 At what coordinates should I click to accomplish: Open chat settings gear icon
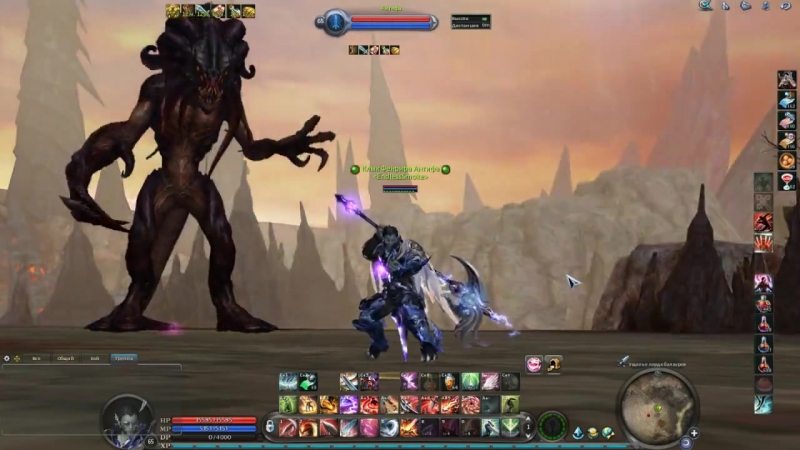click(x=6, y=357)
